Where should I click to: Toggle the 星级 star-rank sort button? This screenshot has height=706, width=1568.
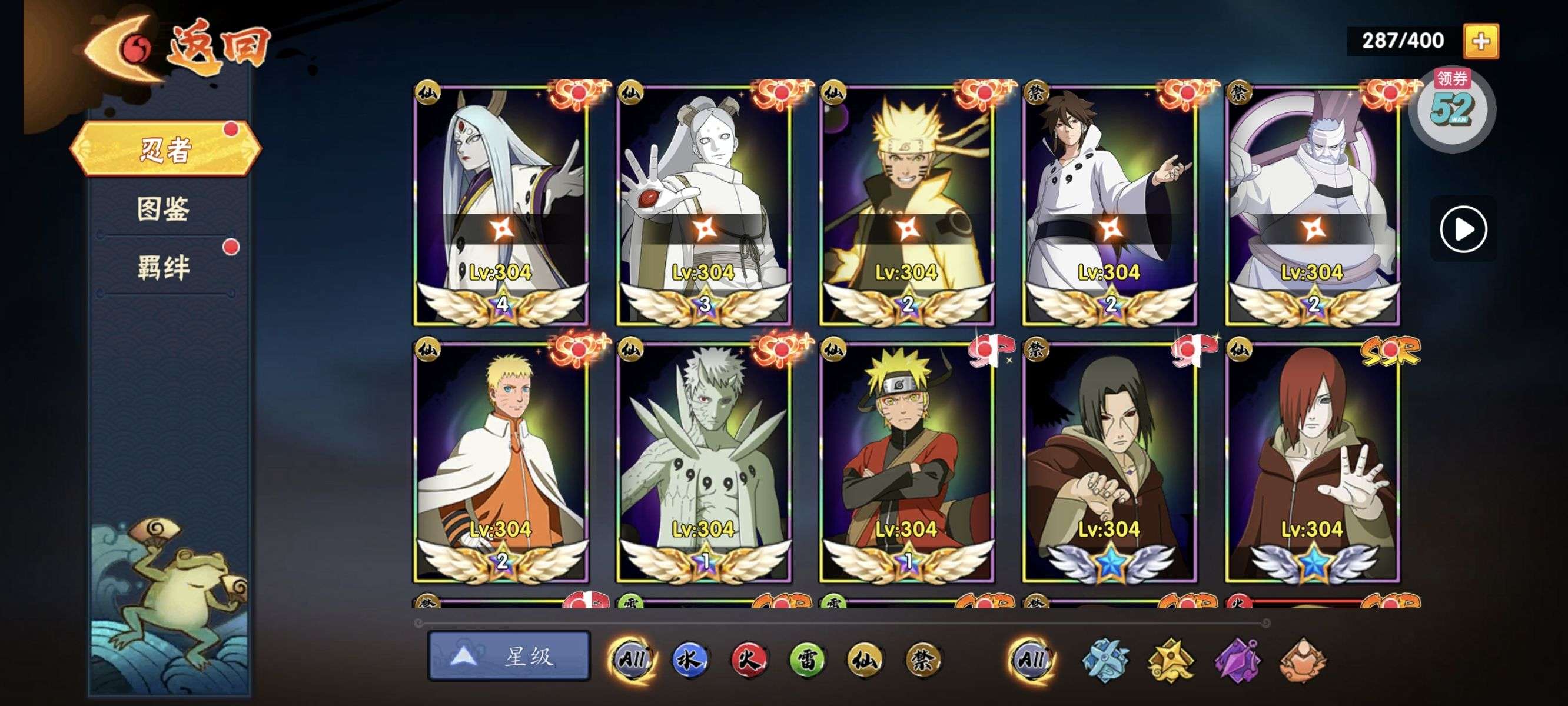509,655
